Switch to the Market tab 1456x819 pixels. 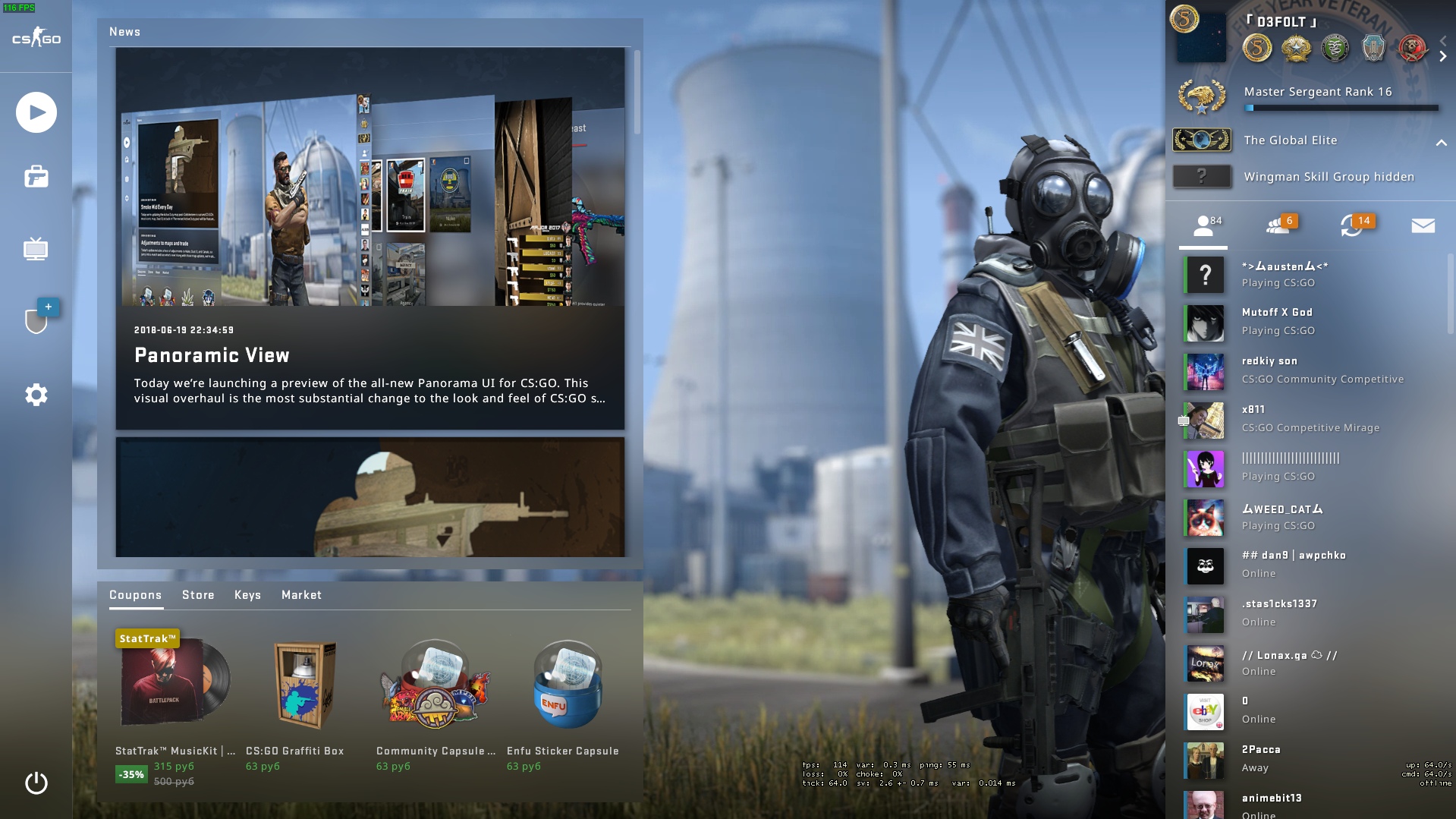pyautogui.click(x=301, y=595)
